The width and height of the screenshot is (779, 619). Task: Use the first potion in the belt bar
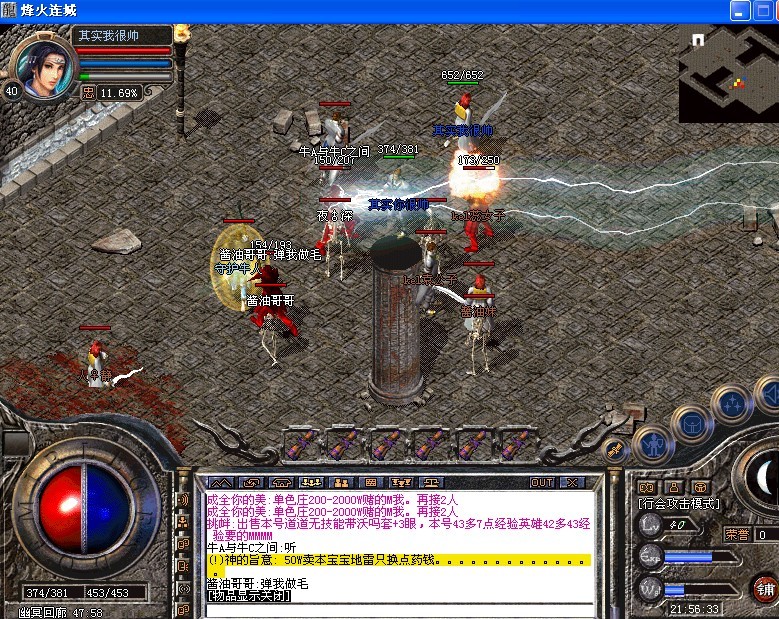pyautogui.click(x=302, y=445)
